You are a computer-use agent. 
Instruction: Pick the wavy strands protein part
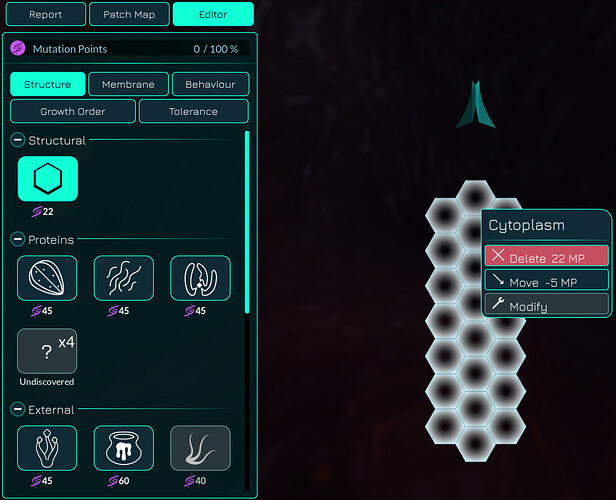tap(124, 278)
